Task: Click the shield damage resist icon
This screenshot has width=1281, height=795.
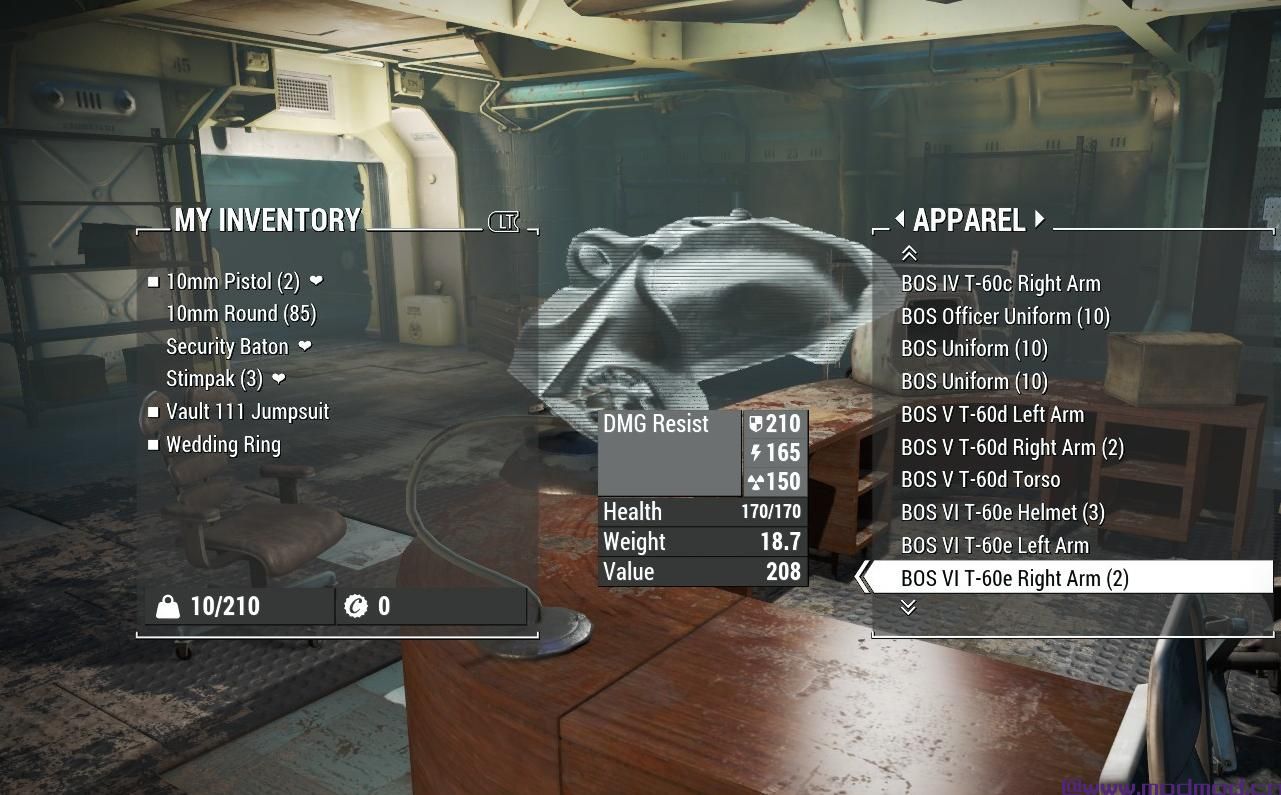Action: pos(757,424)
